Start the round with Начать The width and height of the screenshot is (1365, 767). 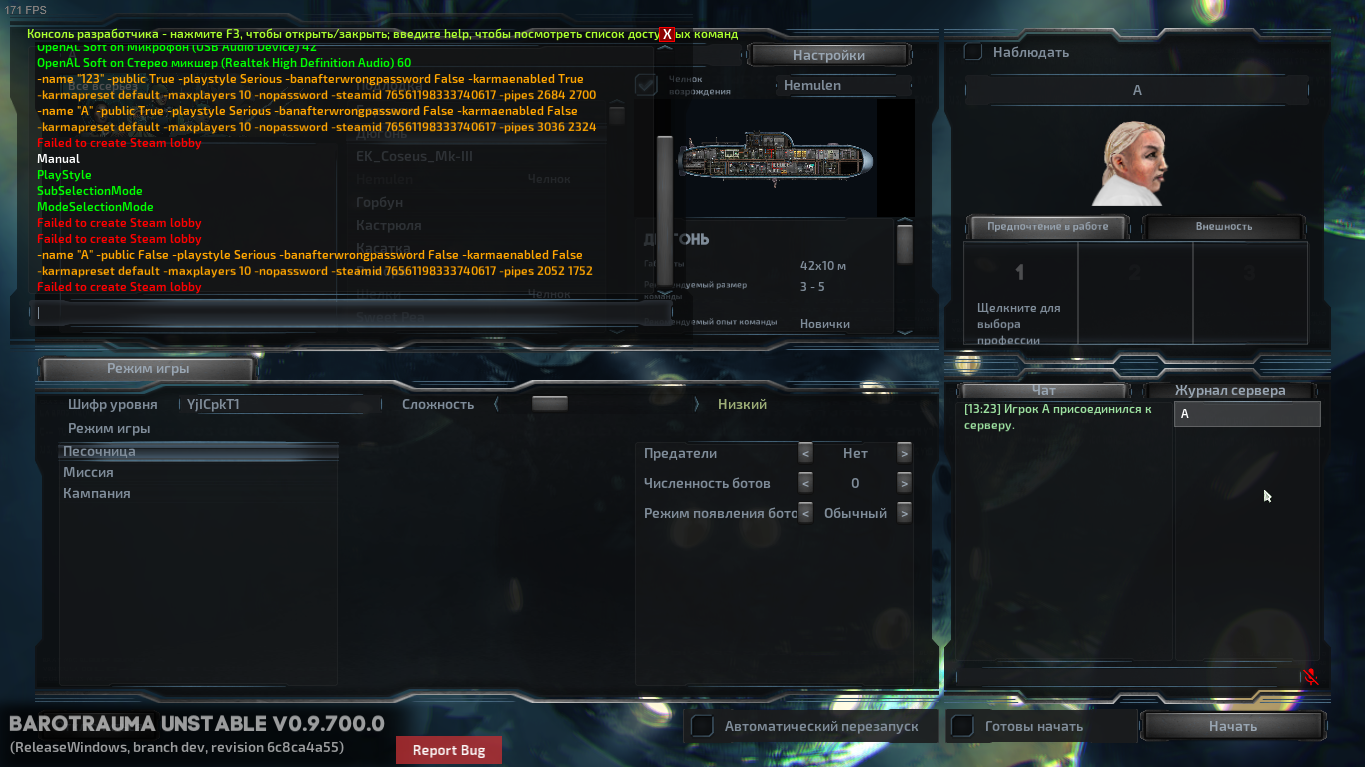(1232, 726)
